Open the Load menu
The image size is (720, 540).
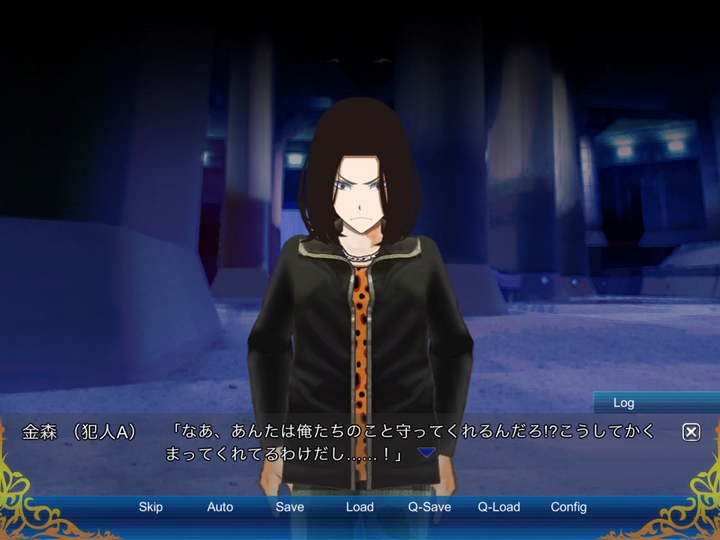360,507
